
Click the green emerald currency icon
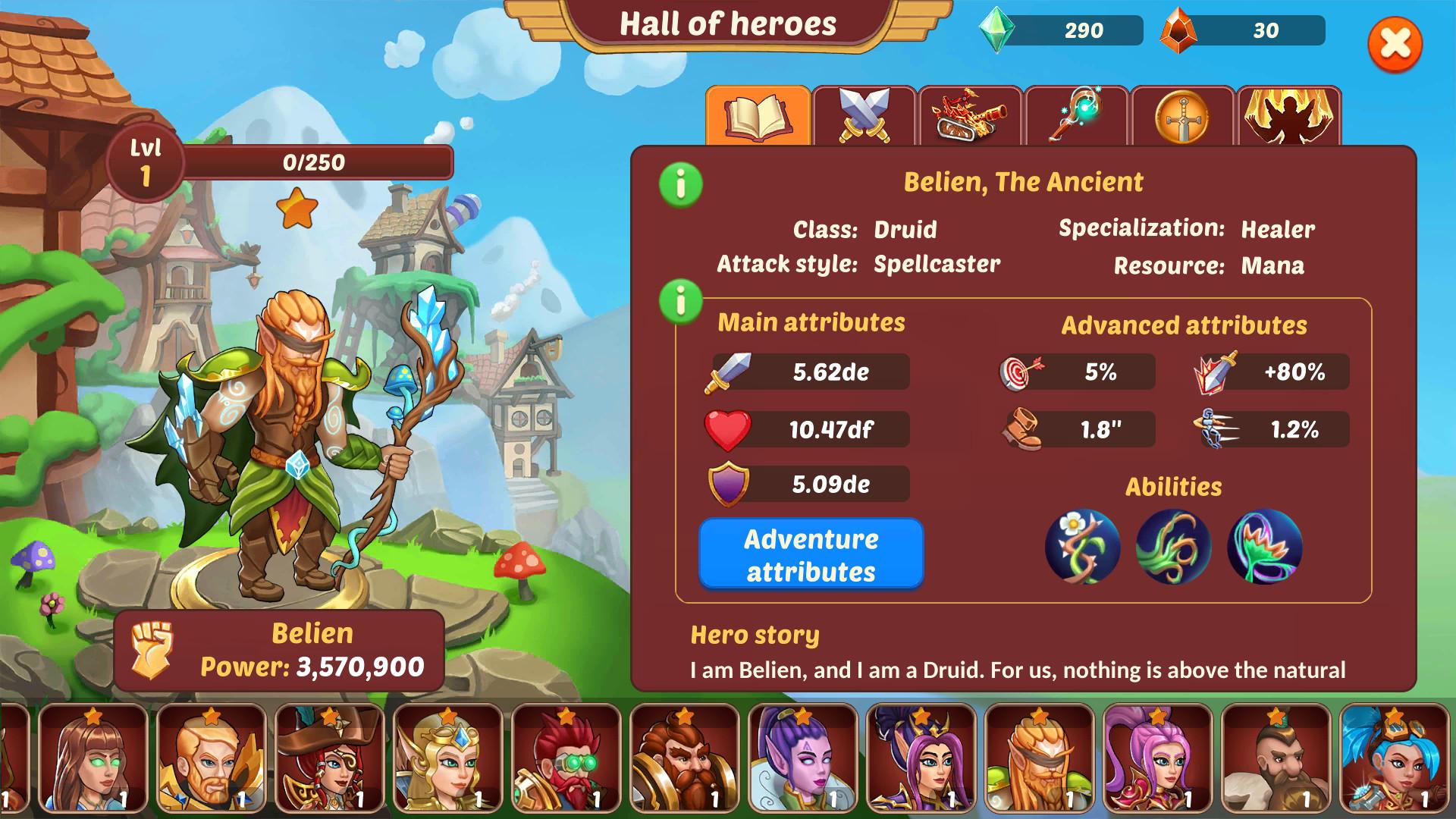tap(999, 31)
